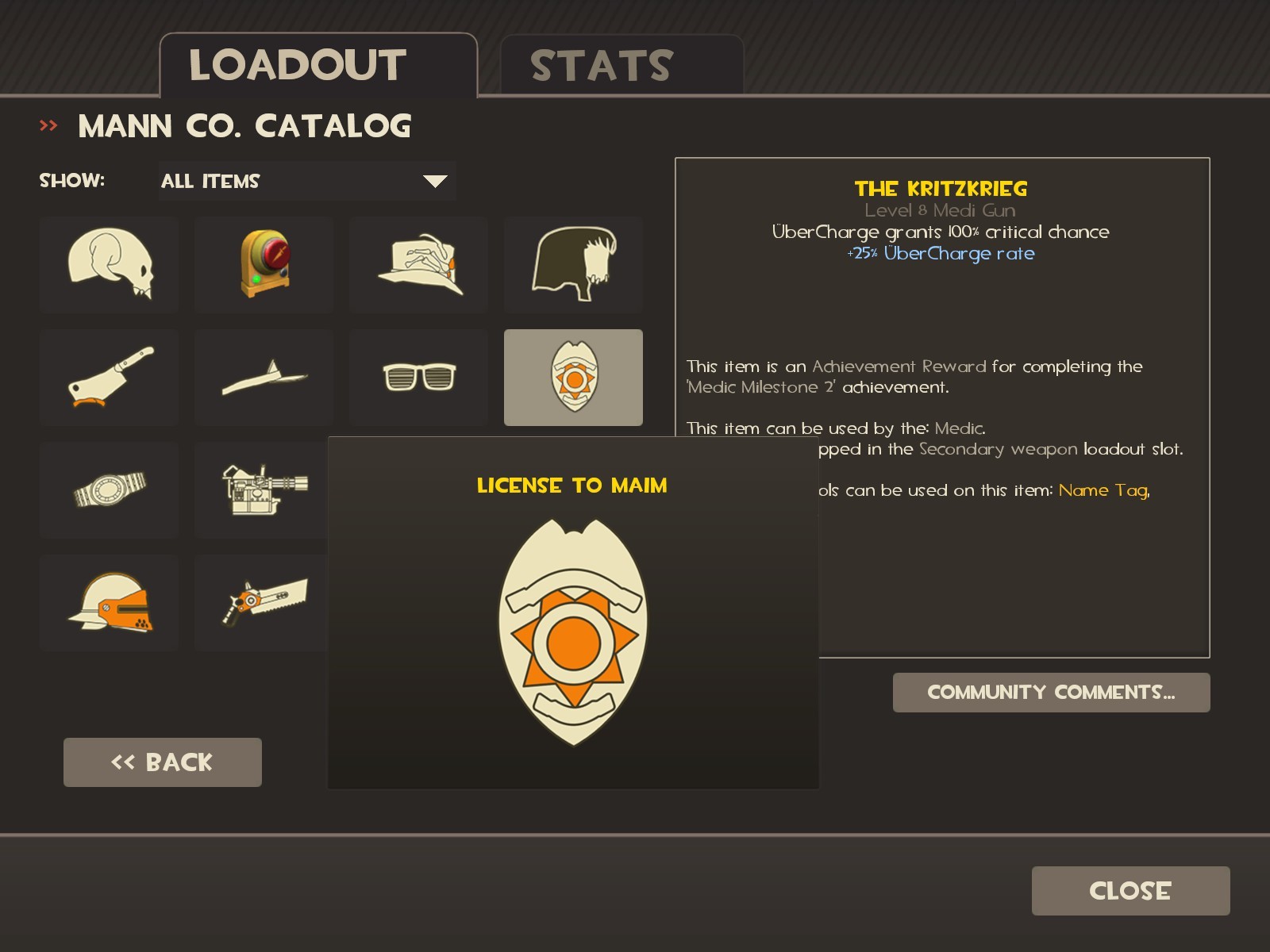
Task: Click the dropdown arrow next to All Items
Action: click(433, 181)
